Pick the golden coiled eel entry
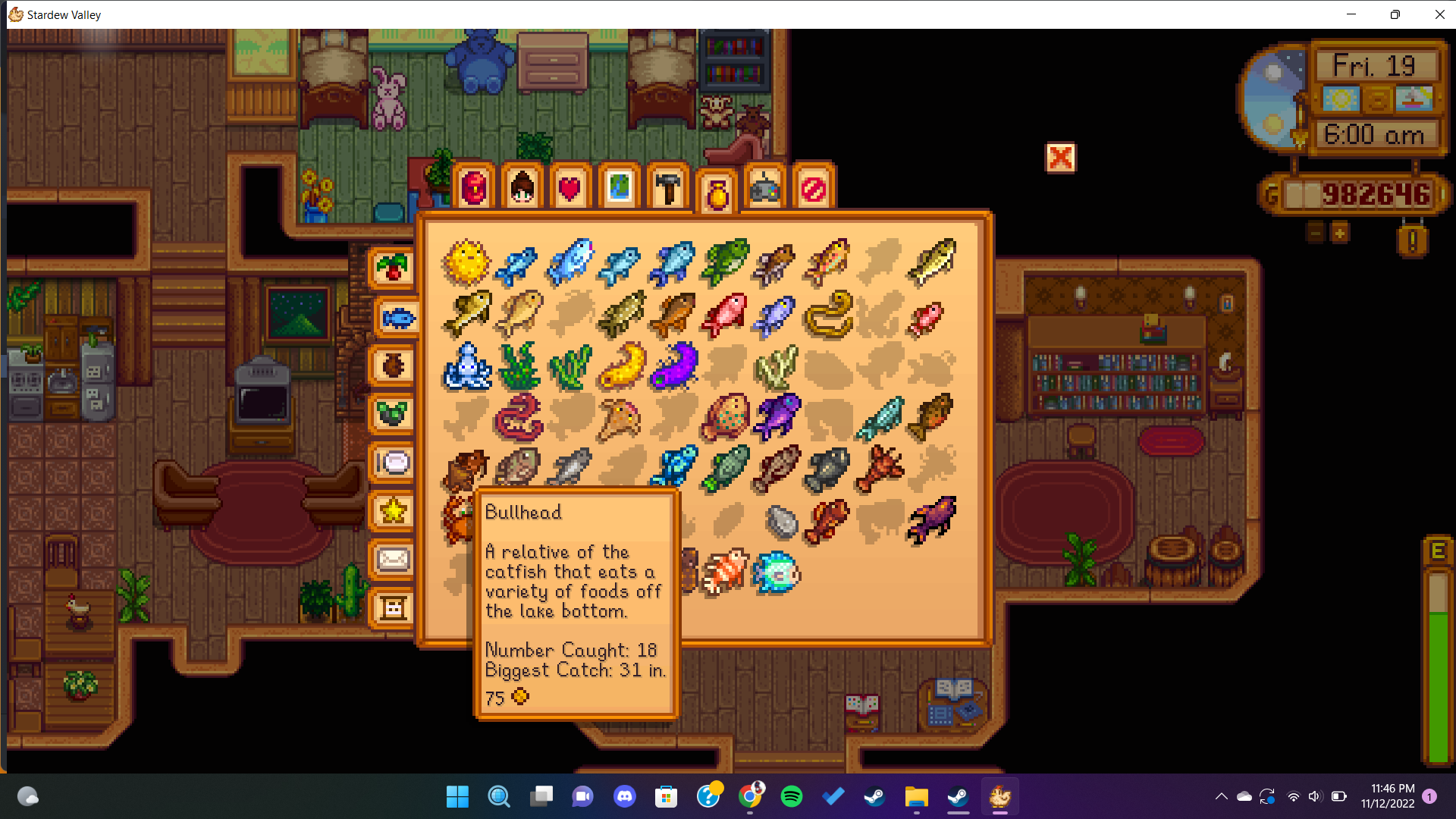This screenshot has height=819, width=1456. tap(829, 314)
